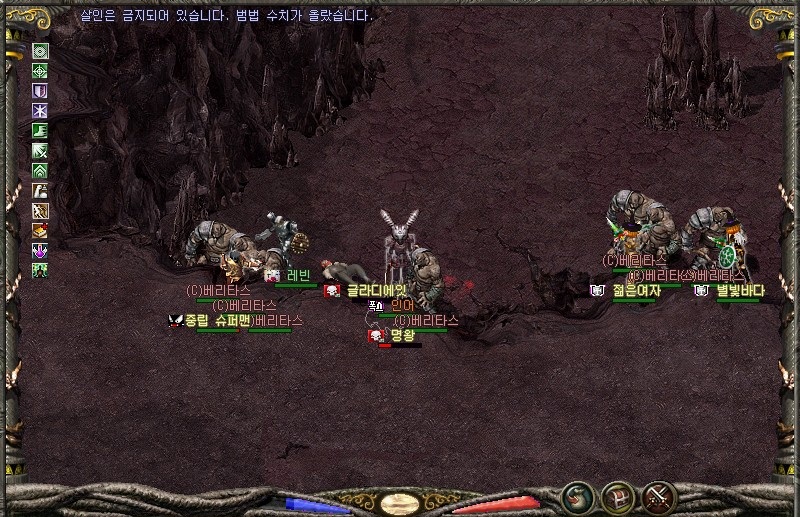Screen dimensions: 800x517
Task: Open the red dragon round button
Action: coord(577,497)
